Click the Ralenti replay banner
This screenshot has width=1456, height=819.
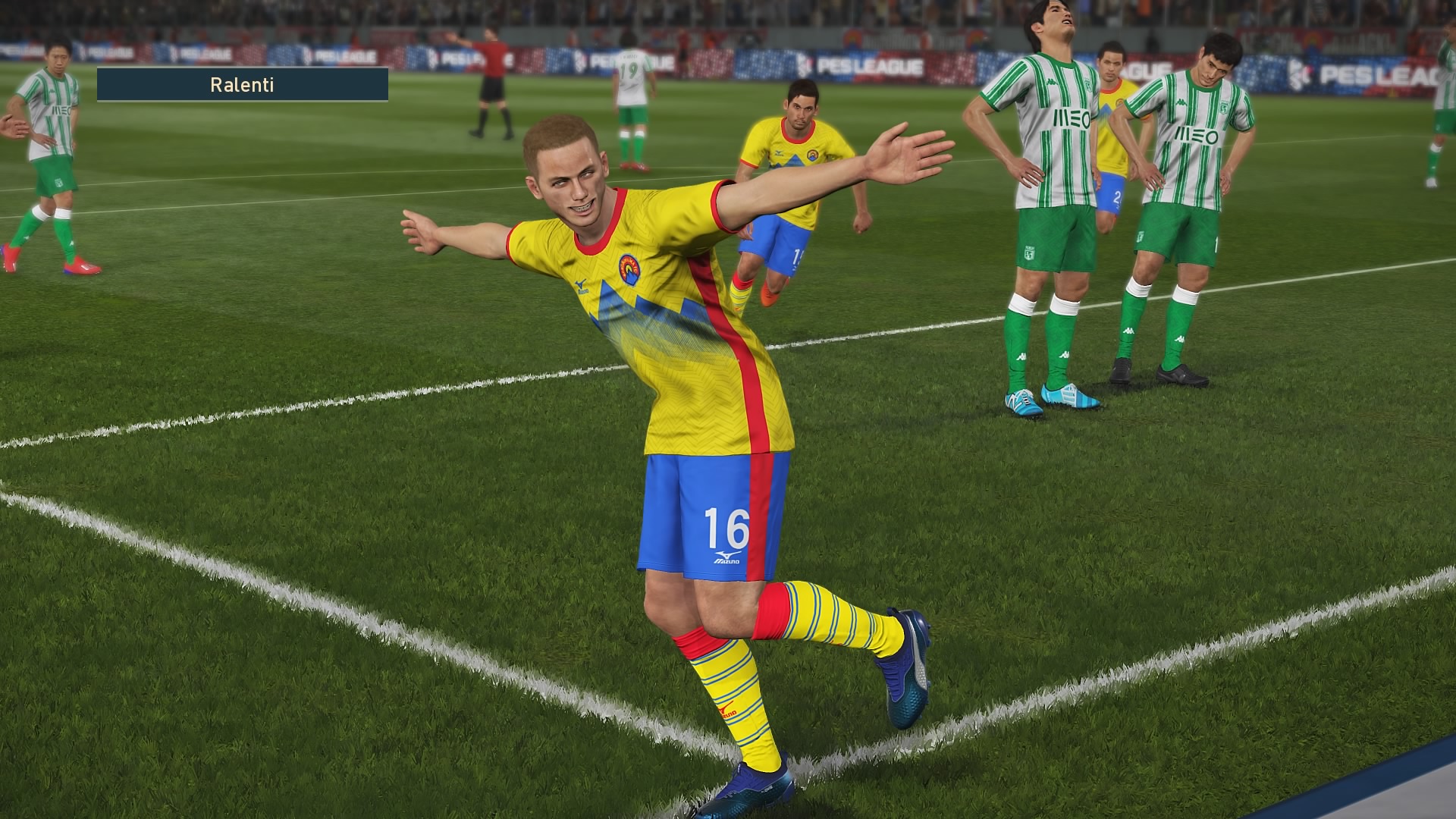point(243,85)
